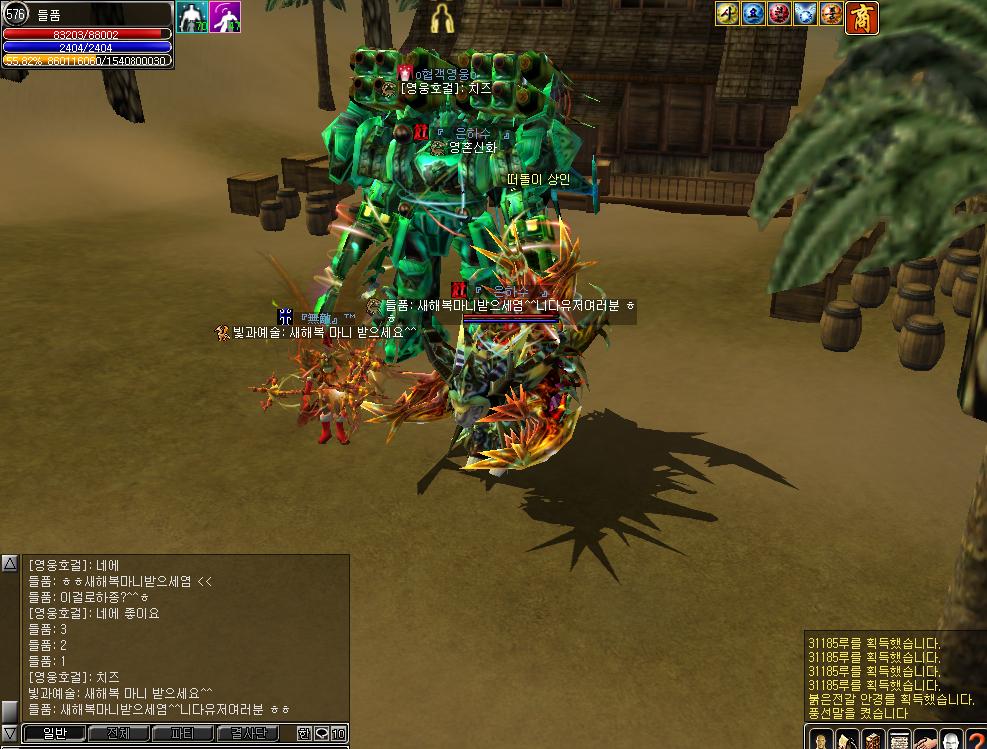Click the purple figure skill buff icon

(225, 17)
